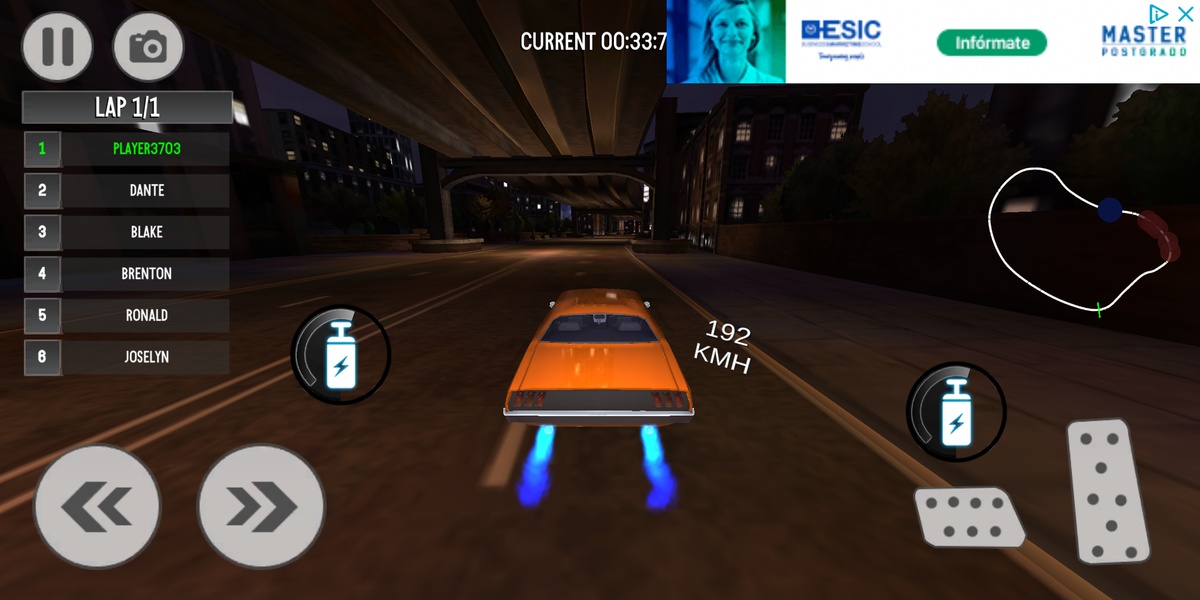This screenshot has height=600, width=1200.
Task: Activate the nitro boost above the pedals
Action: tap(956, 412)
